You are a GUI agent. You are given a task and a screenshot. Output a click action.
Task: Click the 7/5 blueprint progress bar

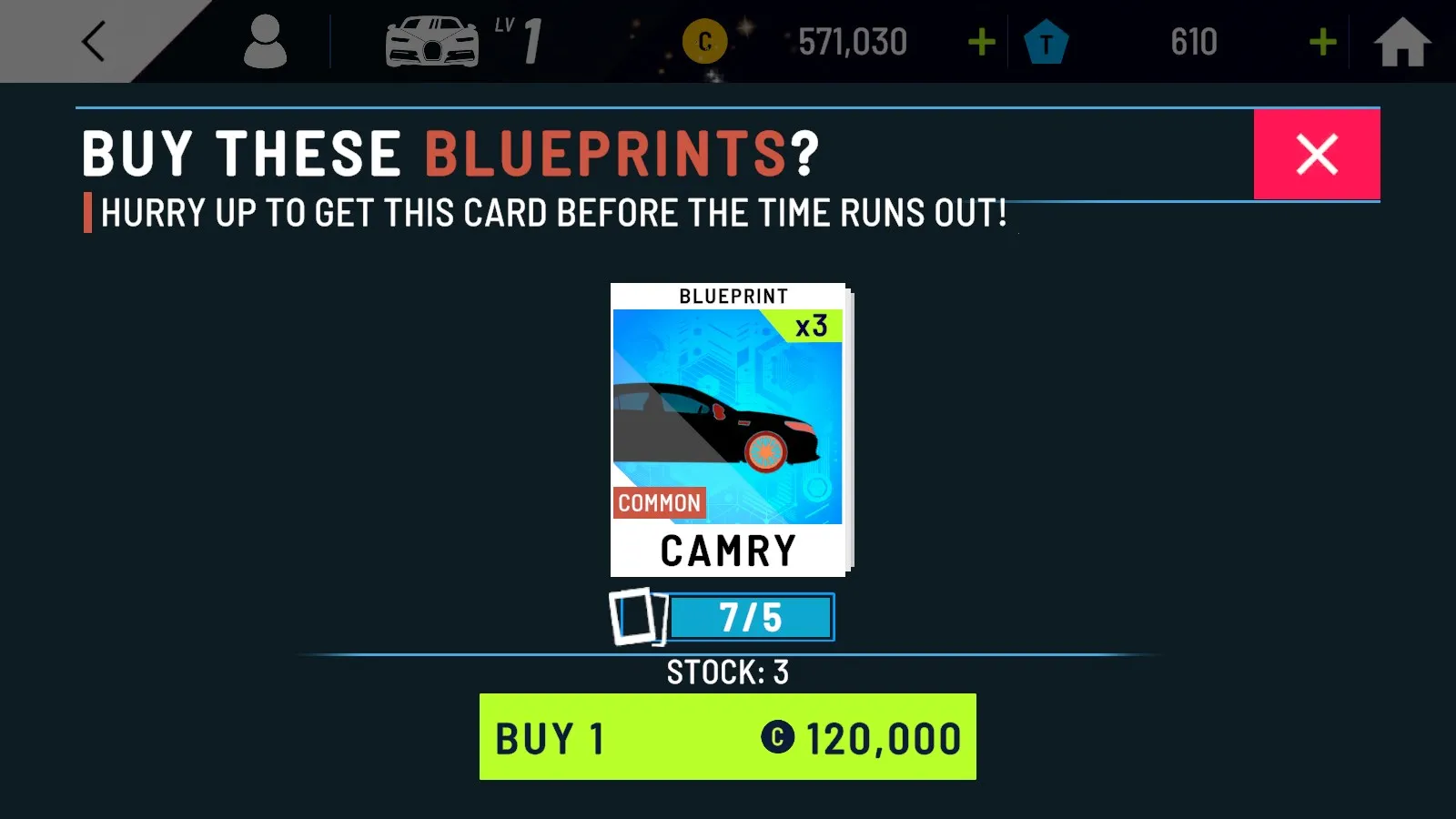click(751, 616)
